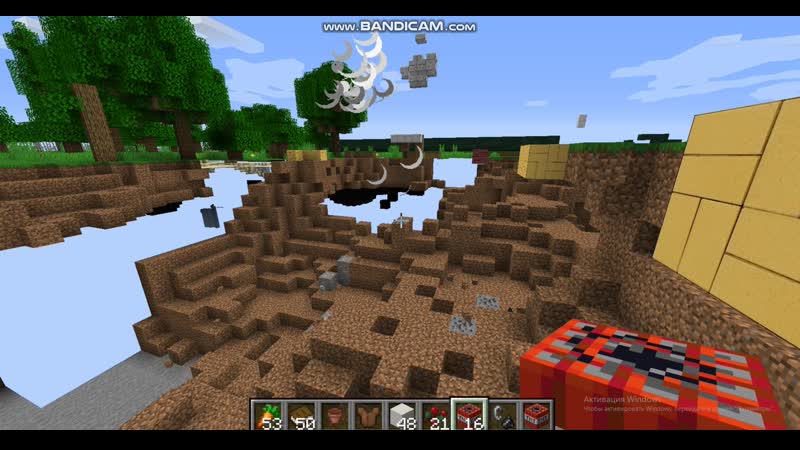
Task: Choose the flower pot hotbar slot
Action: click(x=333, y=413)
